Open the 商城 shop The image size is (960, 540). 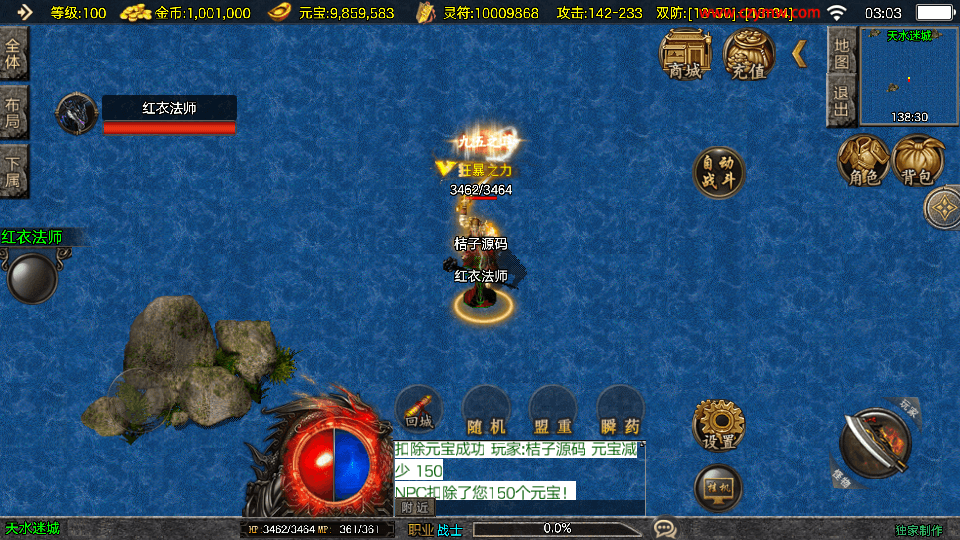coord(685,53)
